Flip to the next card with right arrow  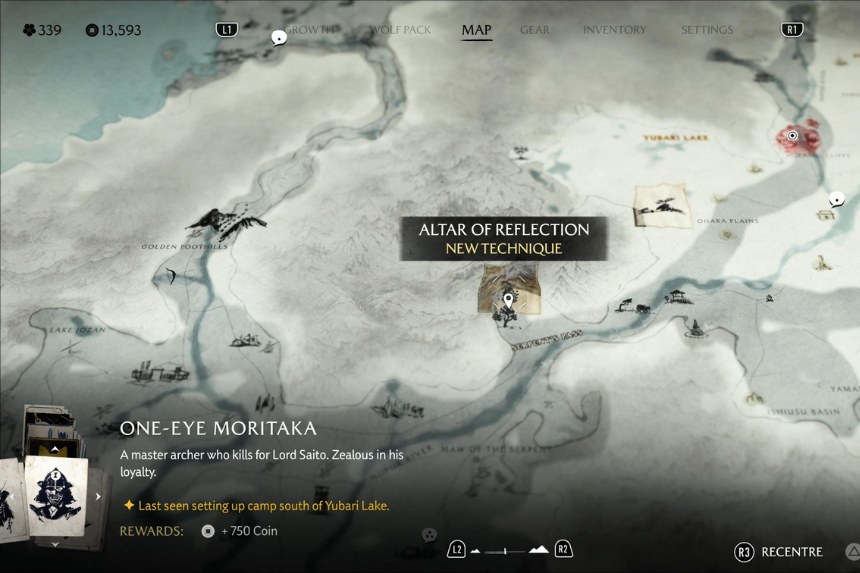click(98, 496)
